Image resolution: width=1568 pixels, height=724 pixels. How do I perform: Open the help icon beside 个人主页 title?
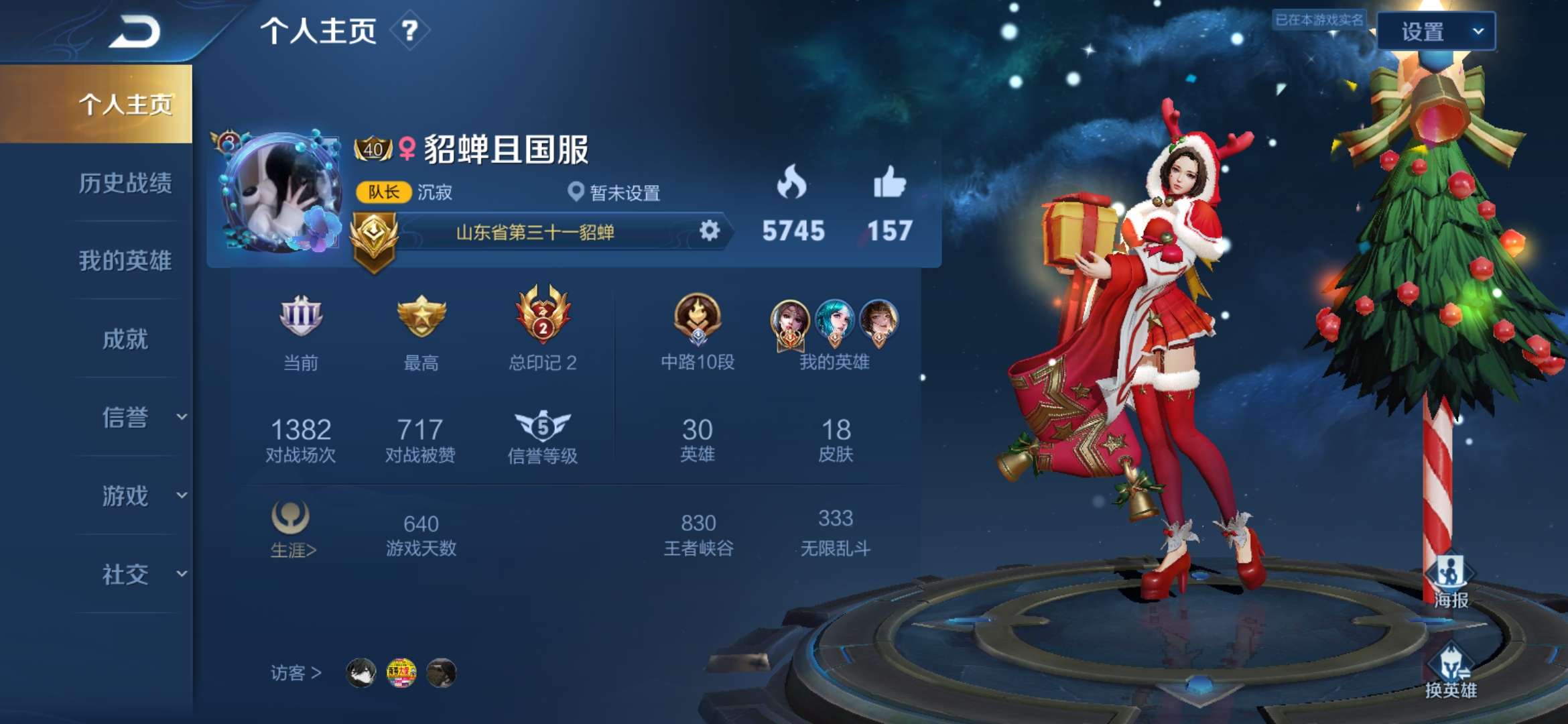(x=411, y=29)
